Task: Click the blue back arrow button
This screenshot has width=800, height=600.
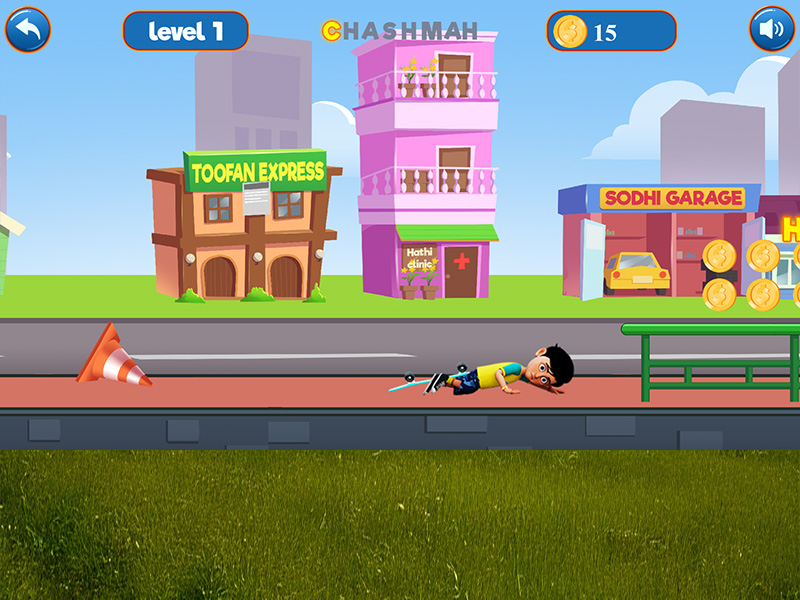Action: 28,30
